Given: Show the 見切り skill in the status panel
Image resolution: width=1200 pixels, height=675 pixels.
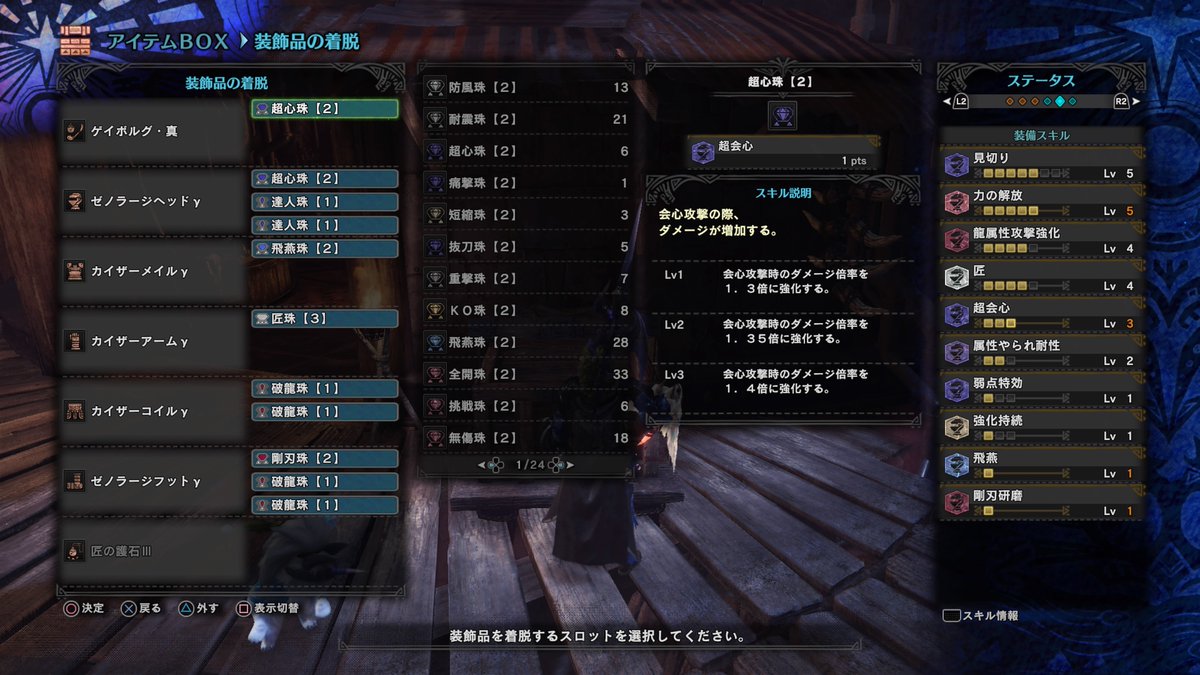Looking at the screenshot, I should [x=1042, y=164].
